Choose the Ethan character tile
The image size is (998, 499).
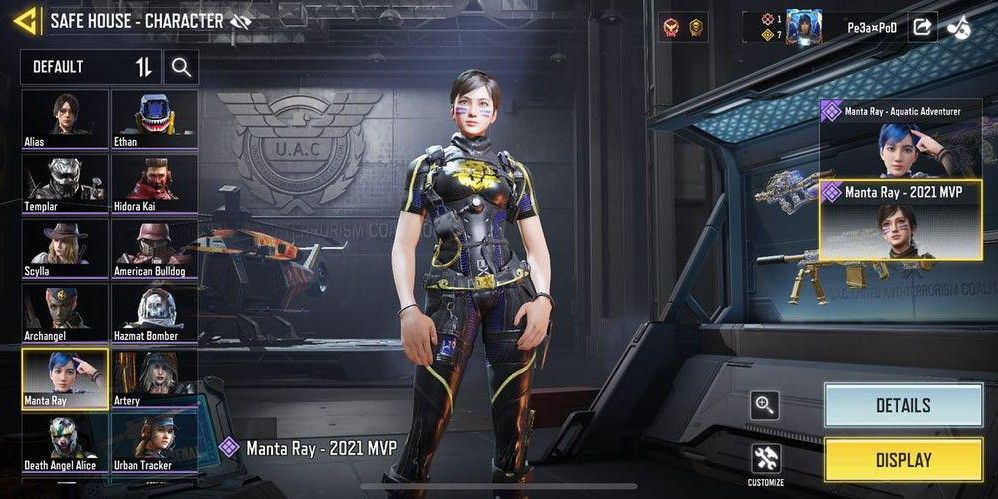tap(154, 119)
